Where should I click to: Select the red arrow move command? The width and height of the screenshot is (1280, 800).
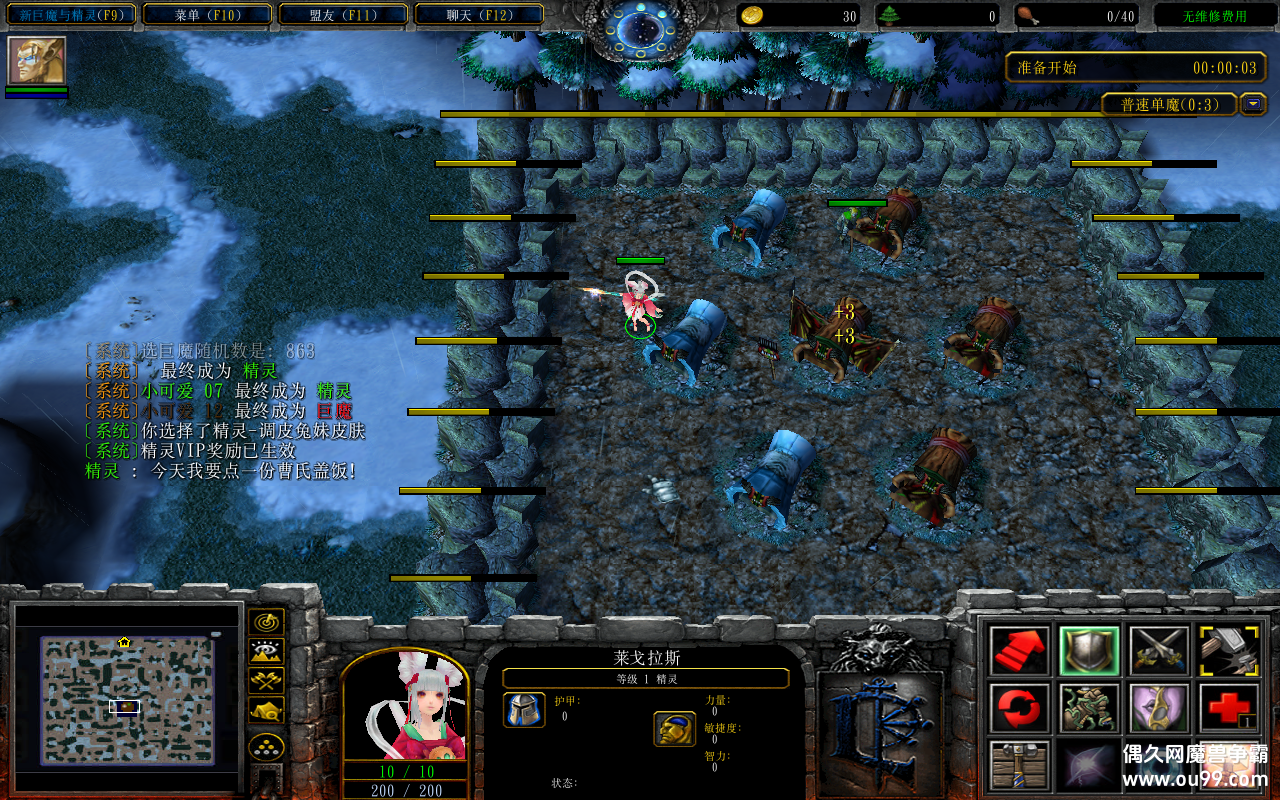point(1020,651)
